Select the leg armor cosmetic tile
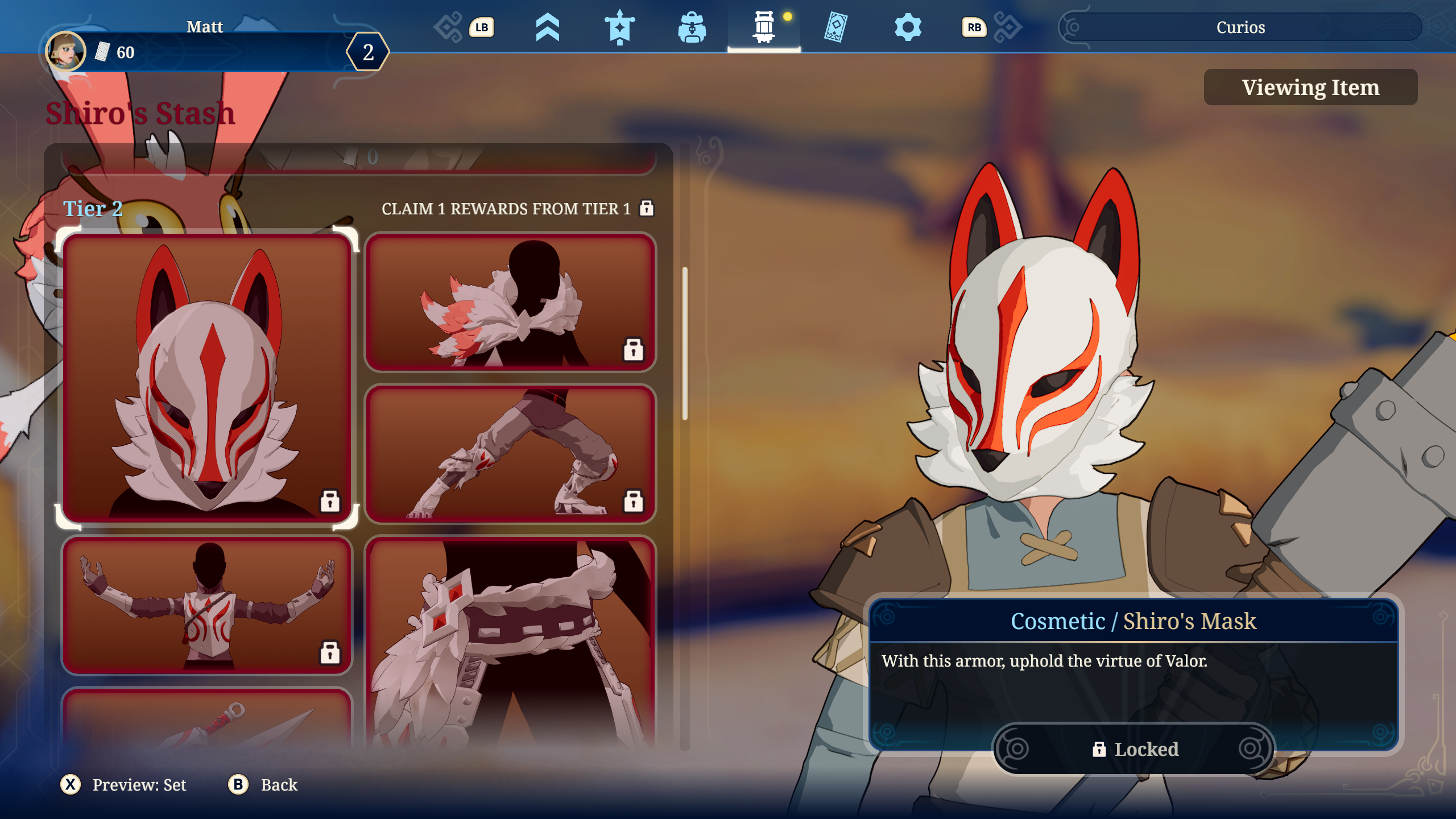This screenshot has width=1456, height=819. point(510,453)
